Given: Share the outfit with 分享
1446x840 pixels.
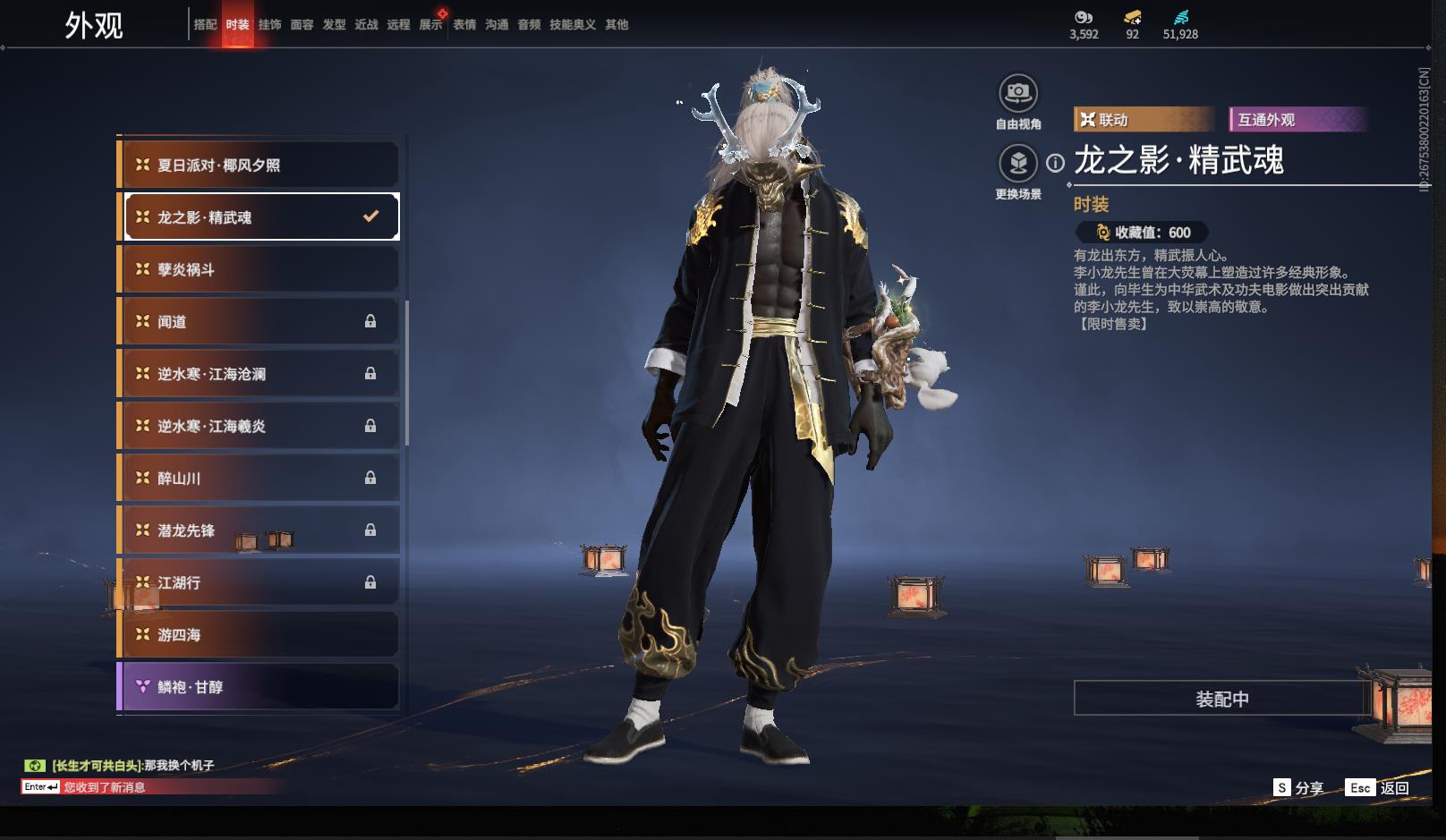Looking at the screenshot, I should point(1299,787).
